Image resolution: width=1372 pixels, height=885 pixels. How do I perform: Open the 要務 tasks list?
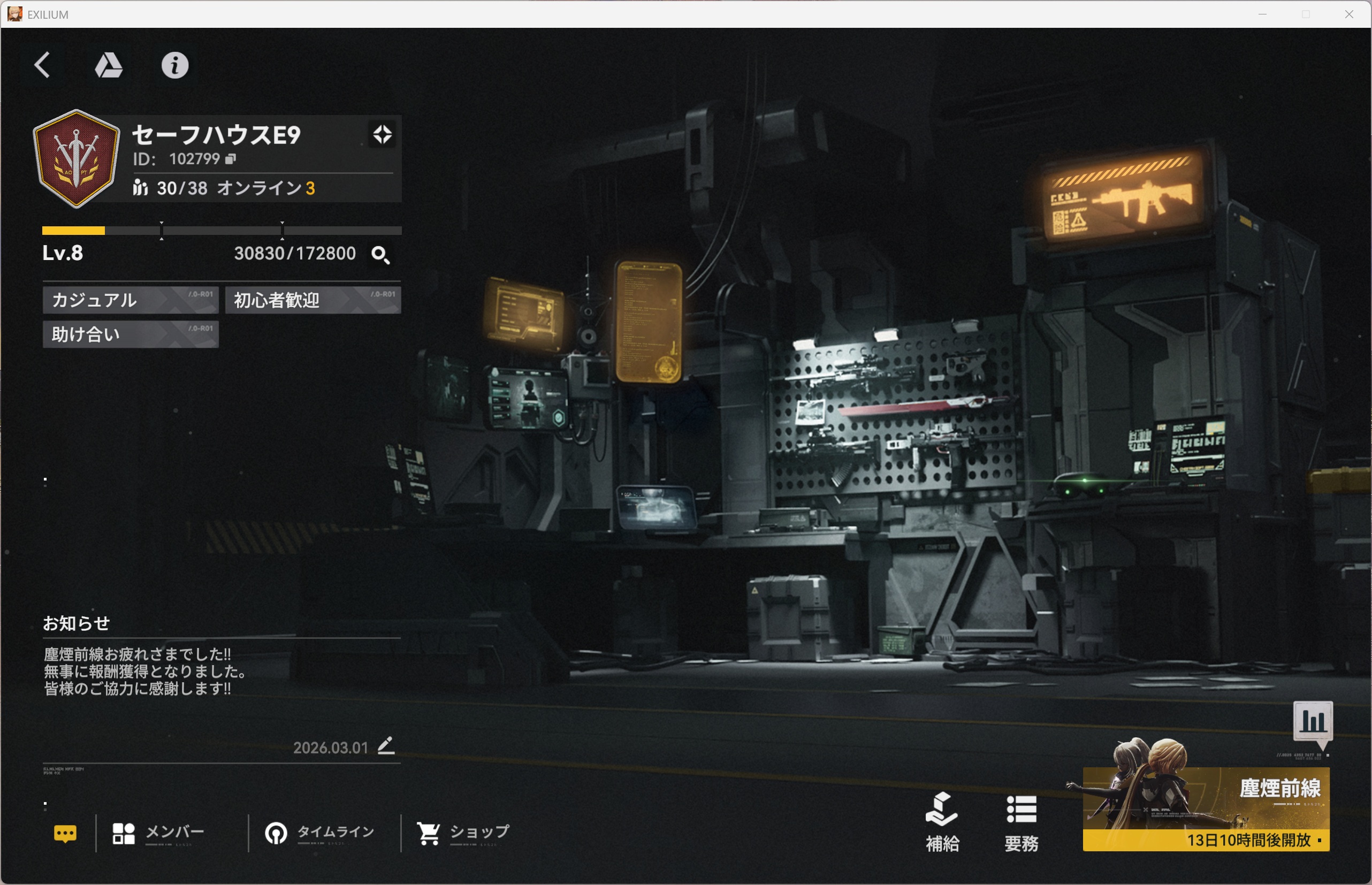(x=1021, y=822)
